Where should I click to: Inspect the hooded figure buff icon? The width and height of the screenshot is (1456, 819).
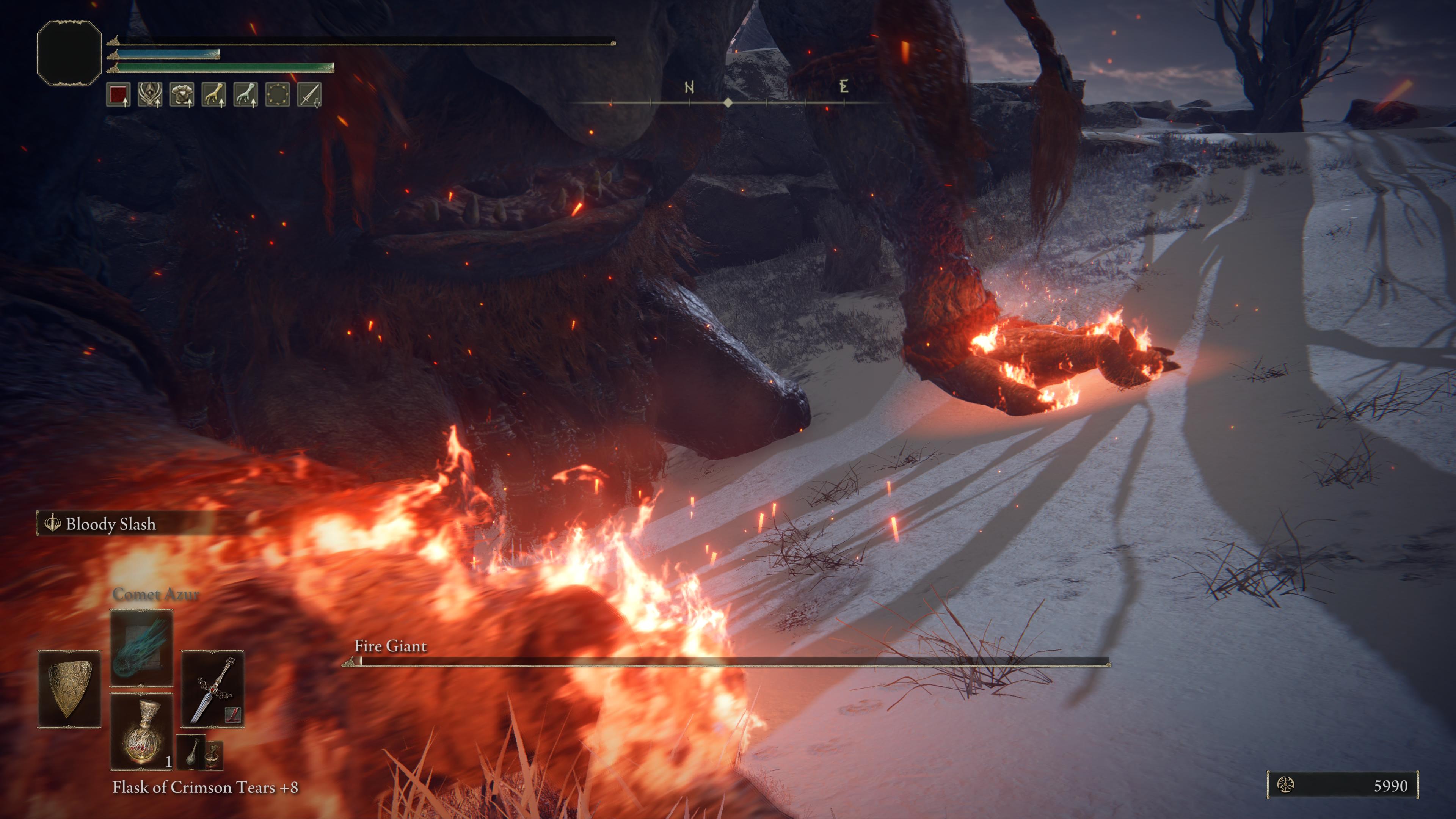(150, 94)
